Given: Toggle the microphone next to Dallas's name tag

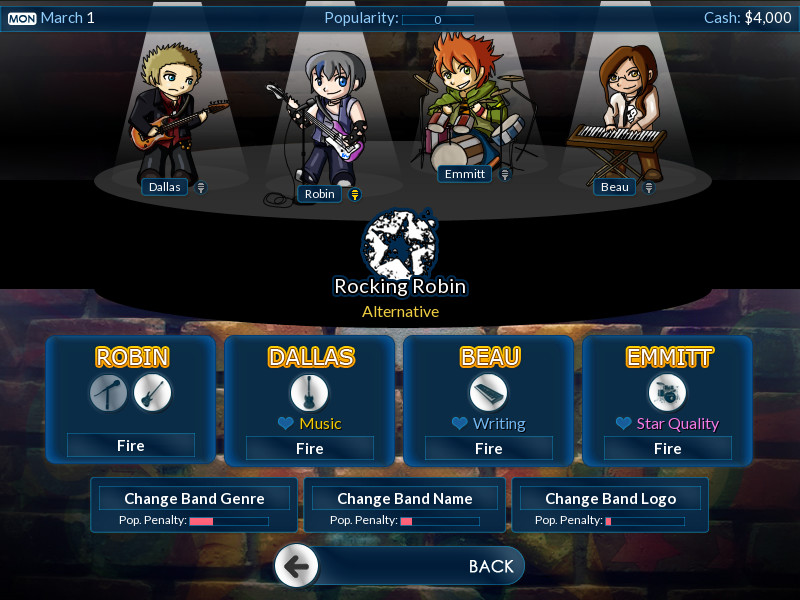Looking at the screenshot, I should coord(201,187).
